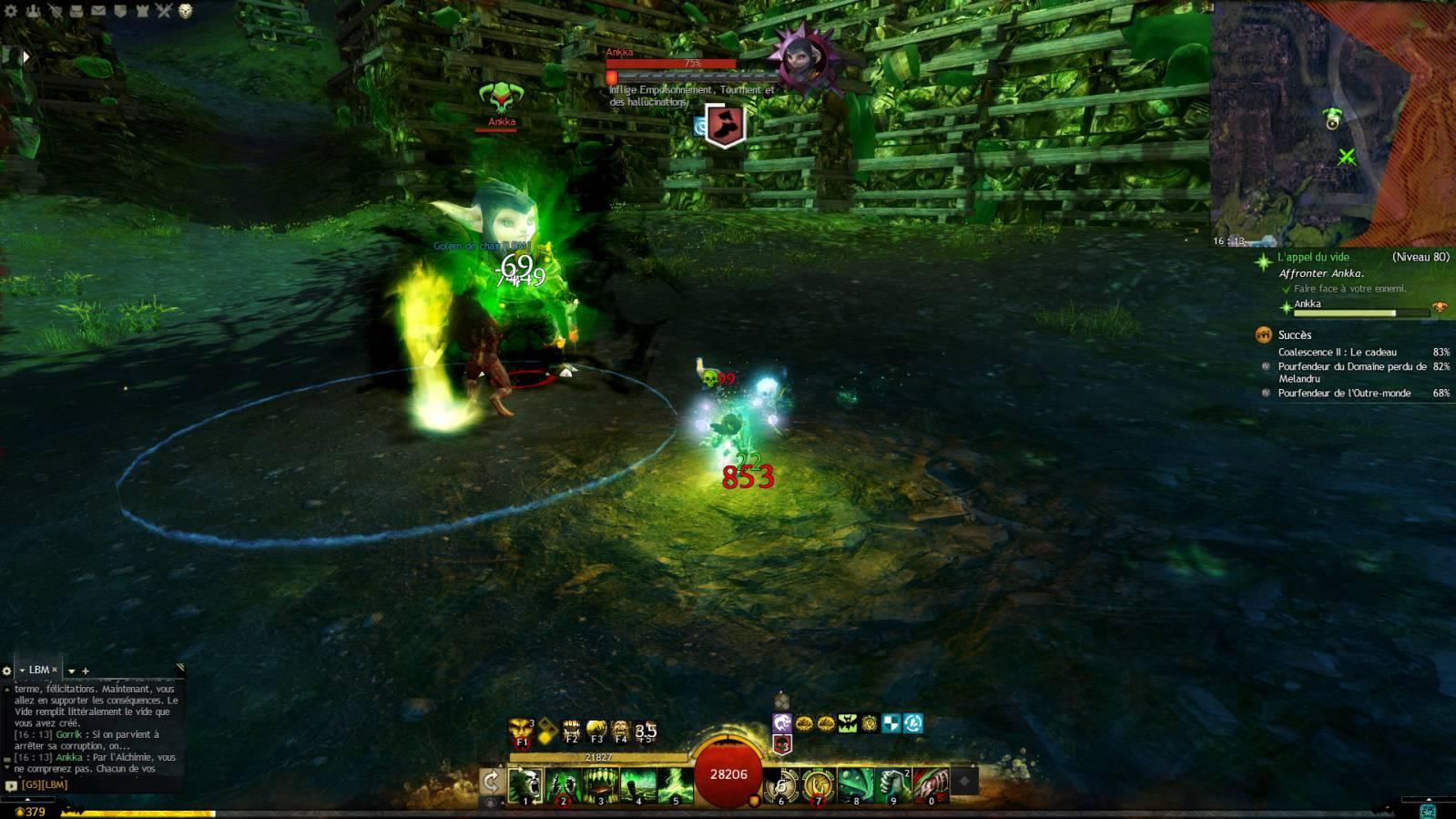Click the weapon swap arrow button
This screenshot has height=819, width=1456.
click(x=491, y=782)
